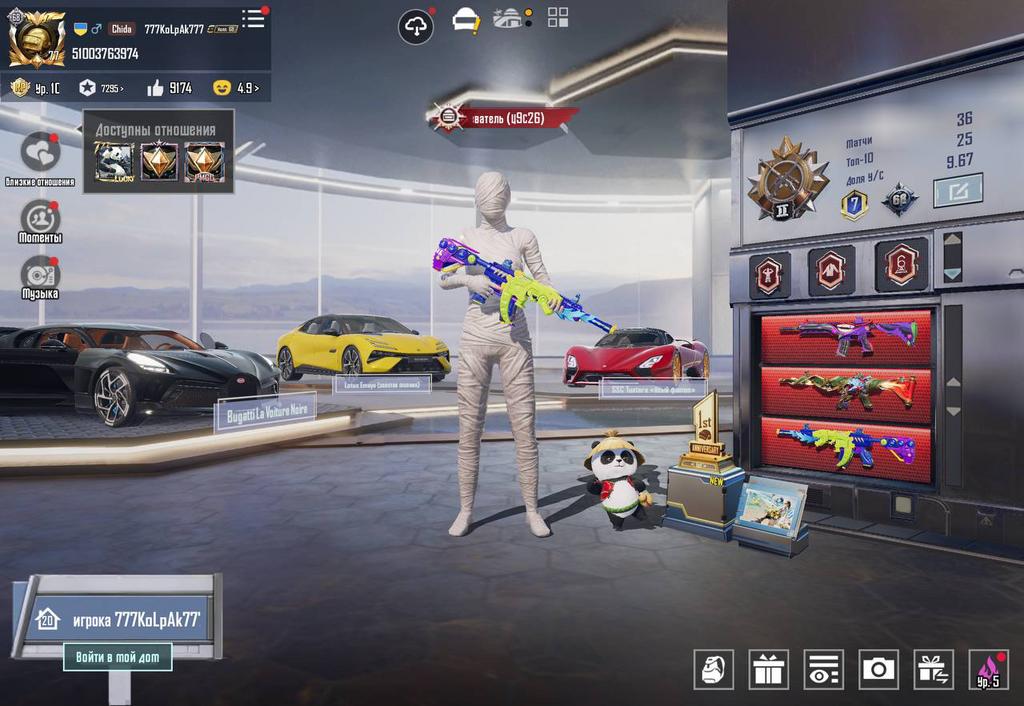Open Близкие отношения heart icon
1024x706 pixels.
41,152
